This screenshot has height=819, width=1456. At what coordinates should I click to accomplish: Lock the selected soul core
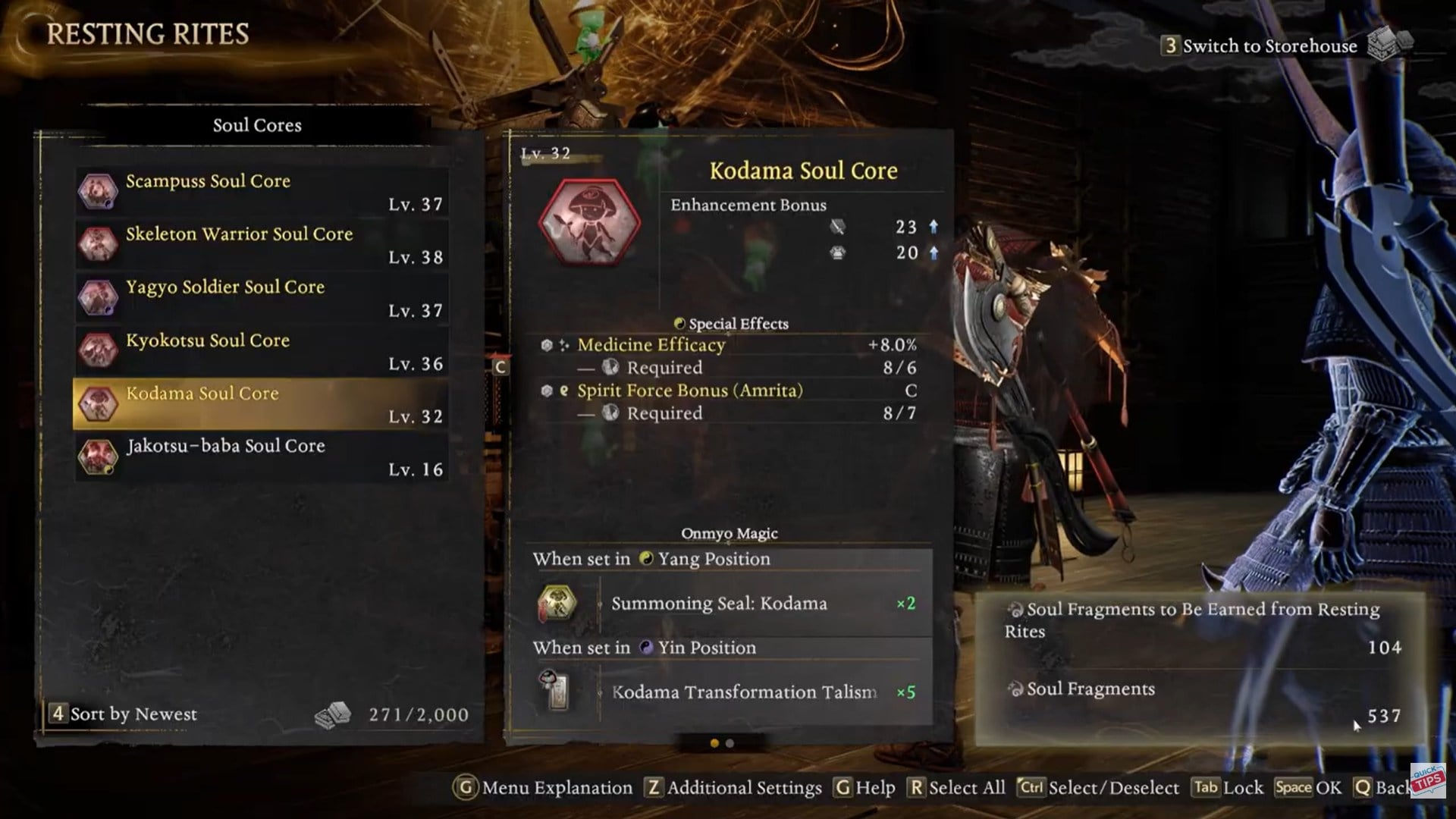[1228, 788]
